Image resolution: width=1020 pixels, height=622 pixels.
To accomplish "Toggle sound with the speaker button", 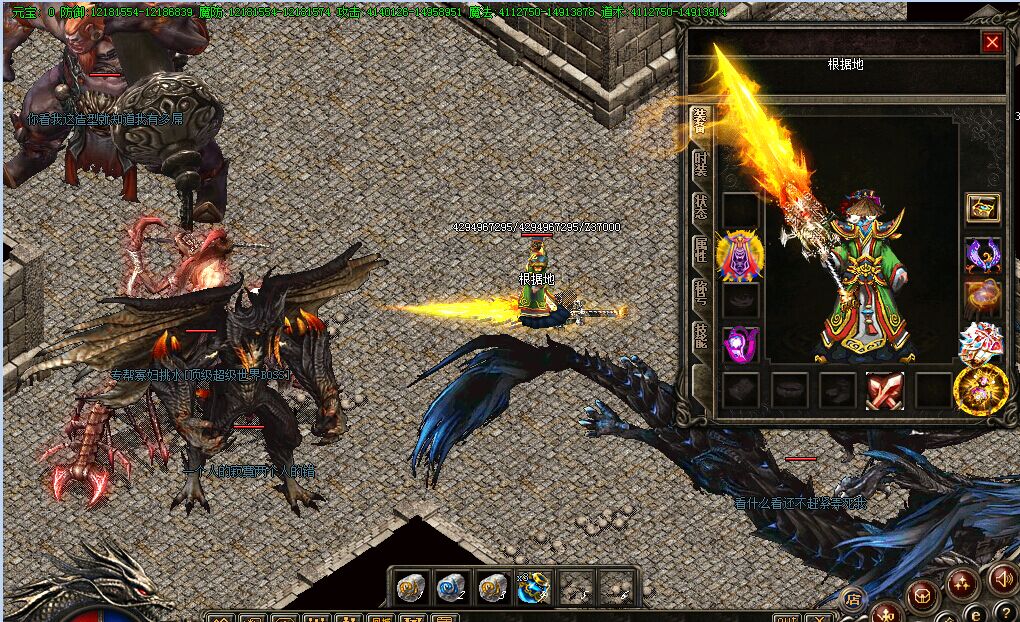I will point(1001,578).
